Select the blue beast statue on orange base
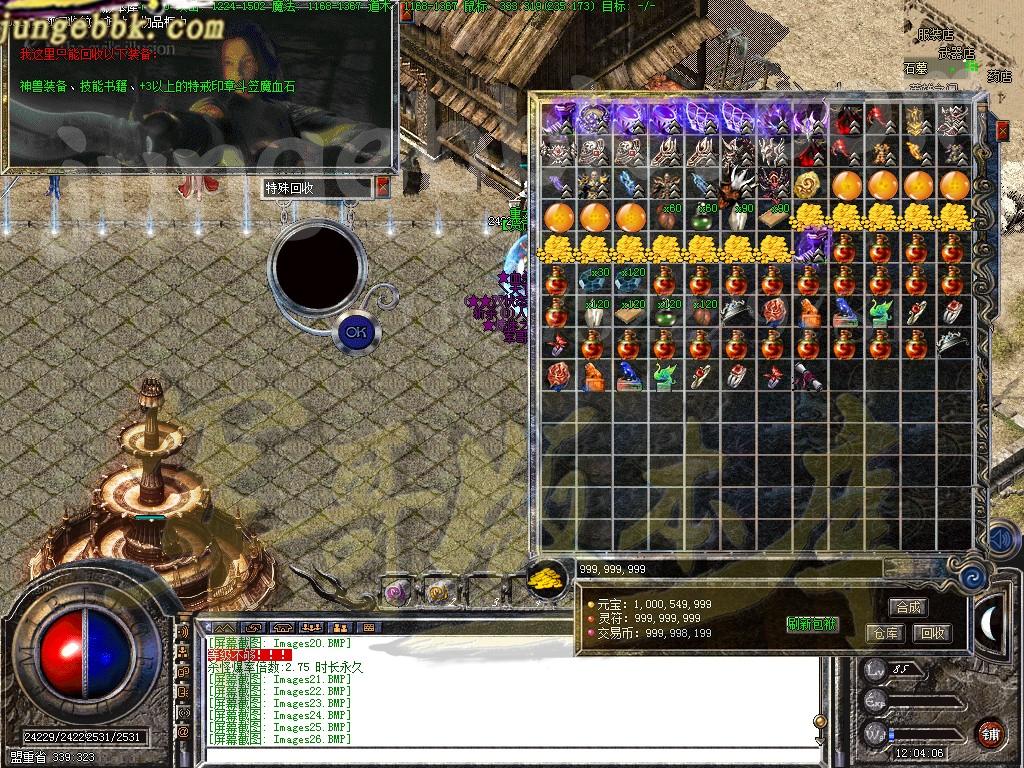The image size is (1024, 768). coord(844,312)
